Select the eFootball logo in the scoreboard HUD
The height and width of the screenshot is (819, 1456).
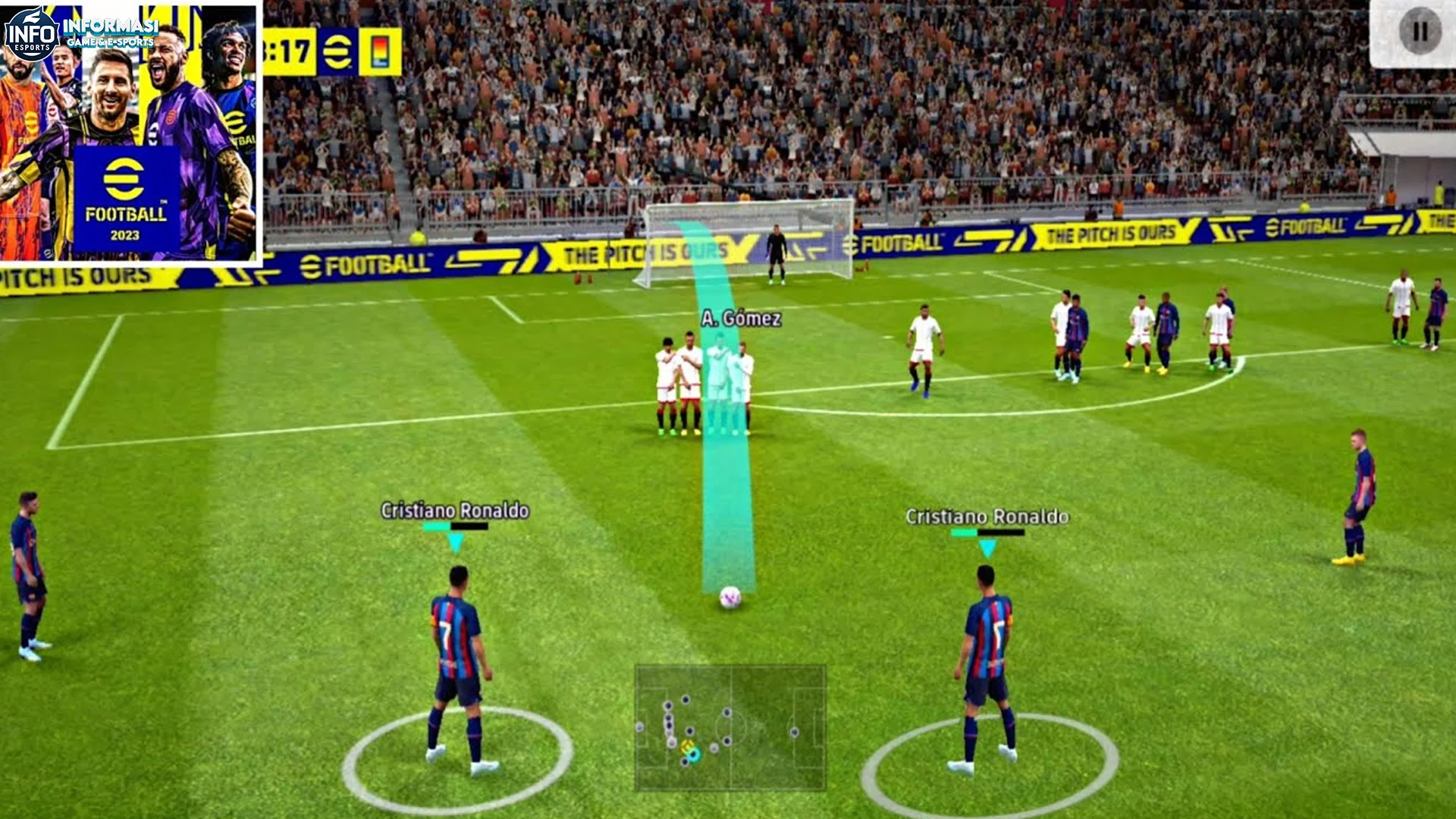pyautogui.click(x=335, y=50)
